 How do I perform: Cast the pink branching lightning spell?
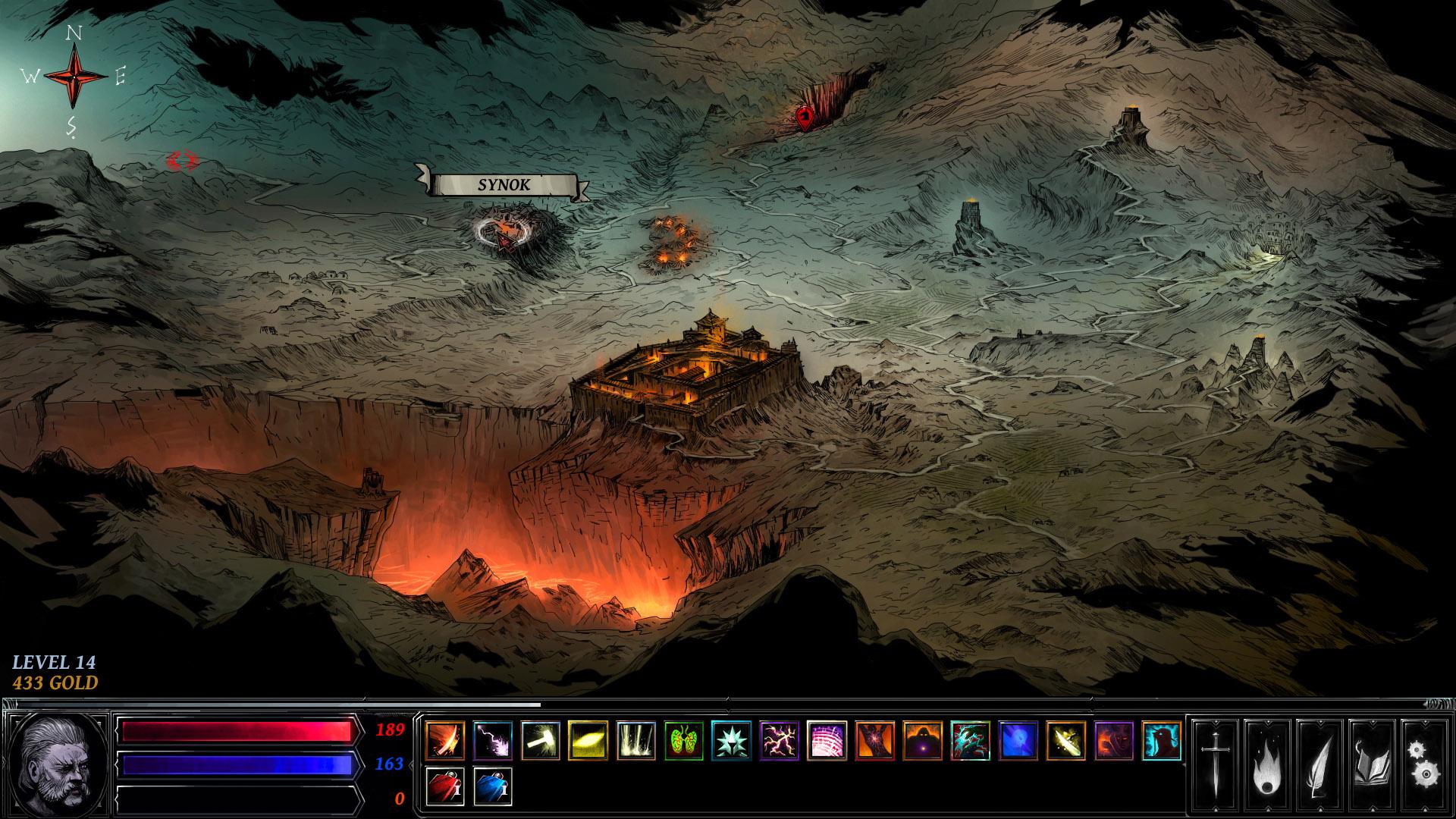[x=780, y=740]
